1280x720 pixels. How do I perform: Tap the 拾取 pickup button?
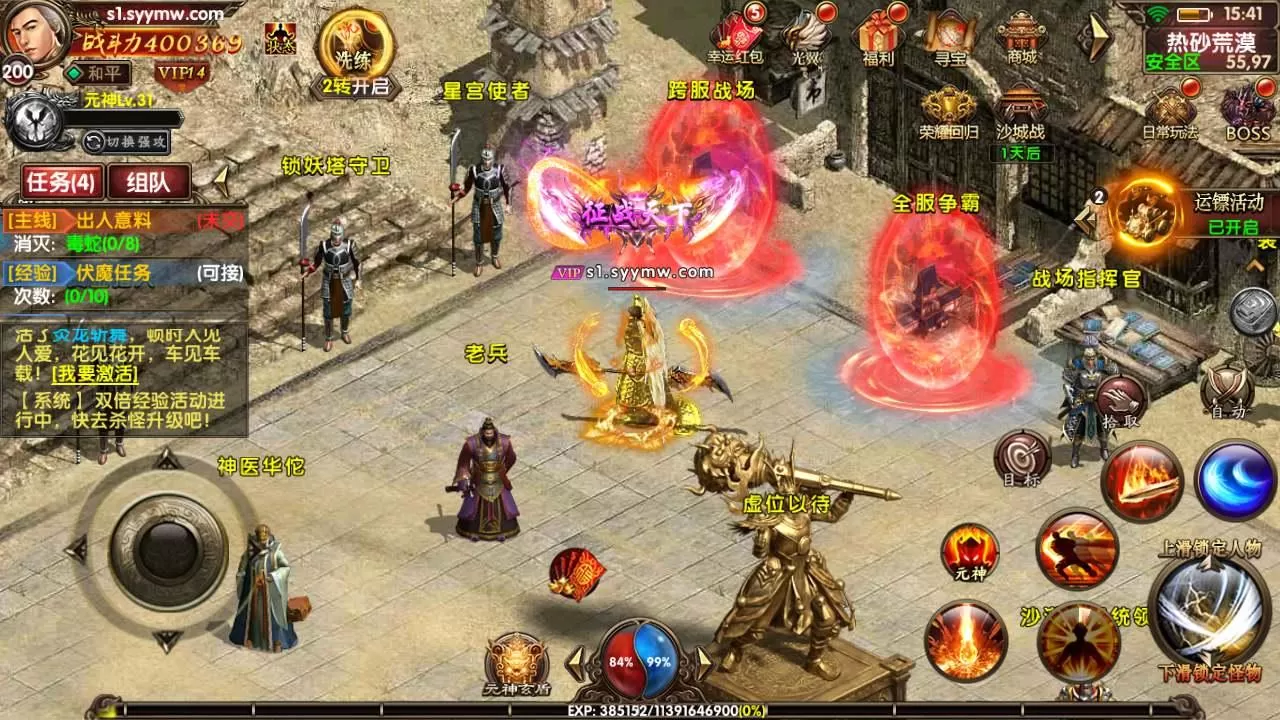point(1119,402)
